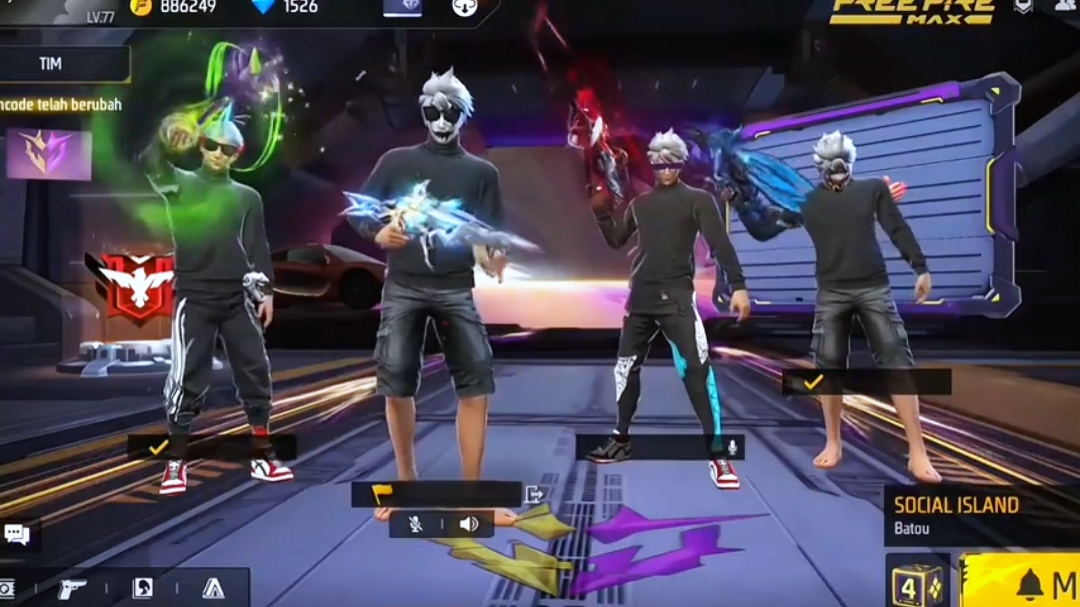The width and height of the screenshot is (1080, 607).
Task: Click the download cloud icon
Action: pyautogui.click(x=463, y=7)
